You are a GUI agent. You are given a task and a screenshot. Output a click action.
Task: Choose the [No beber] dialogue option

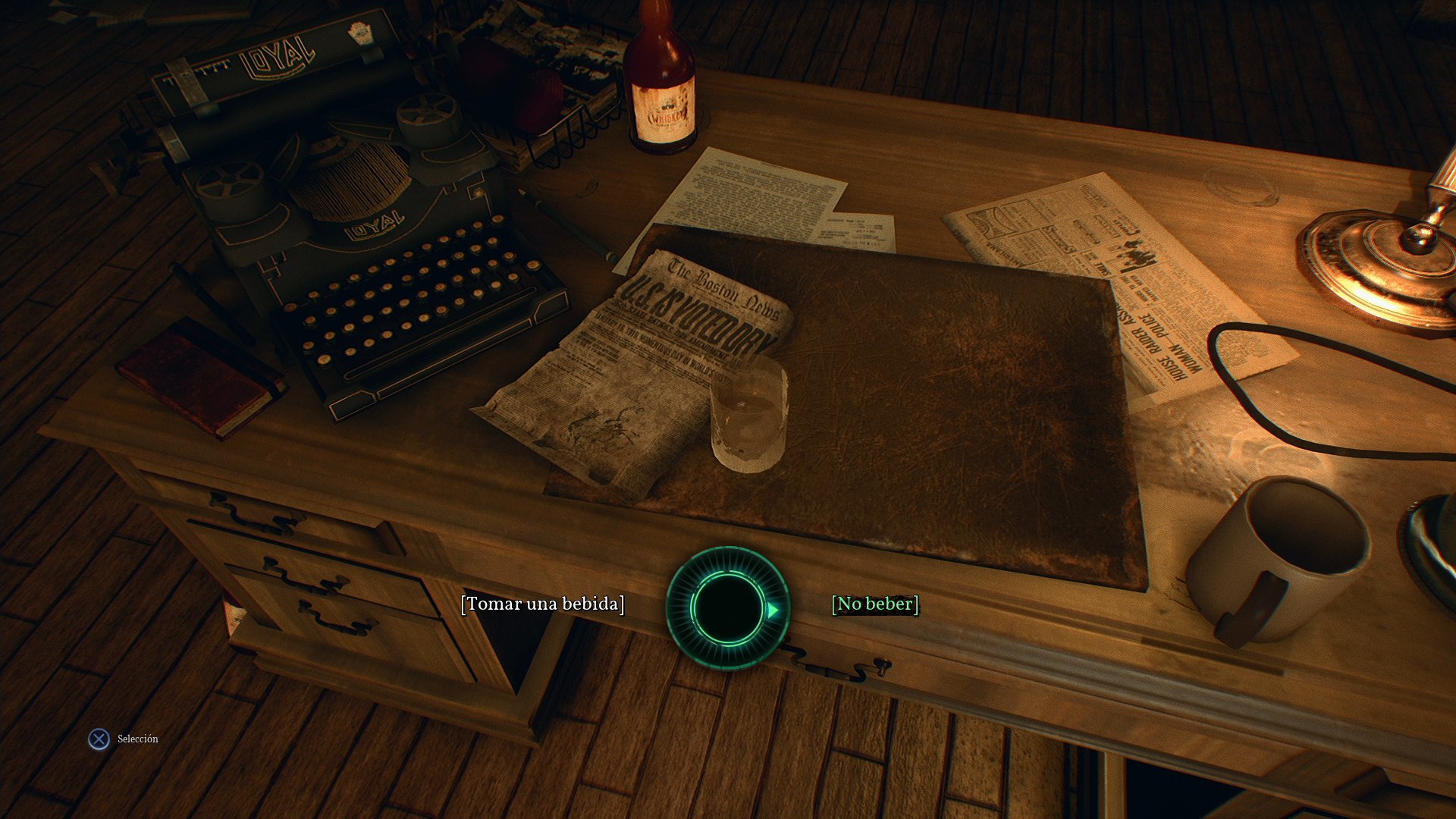875,604
